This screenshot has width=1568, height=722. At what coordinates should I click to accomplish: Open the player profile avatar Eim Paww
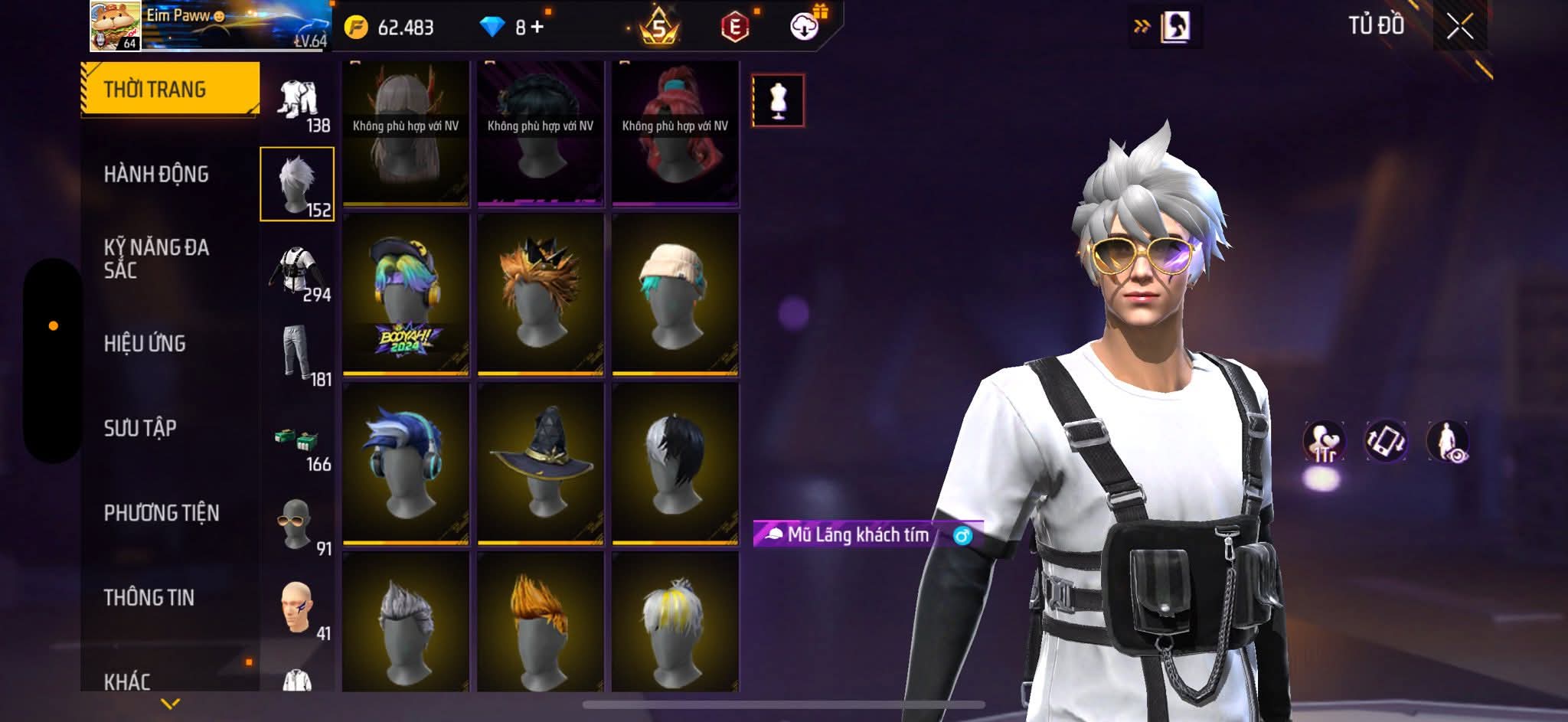click(115, 26)
